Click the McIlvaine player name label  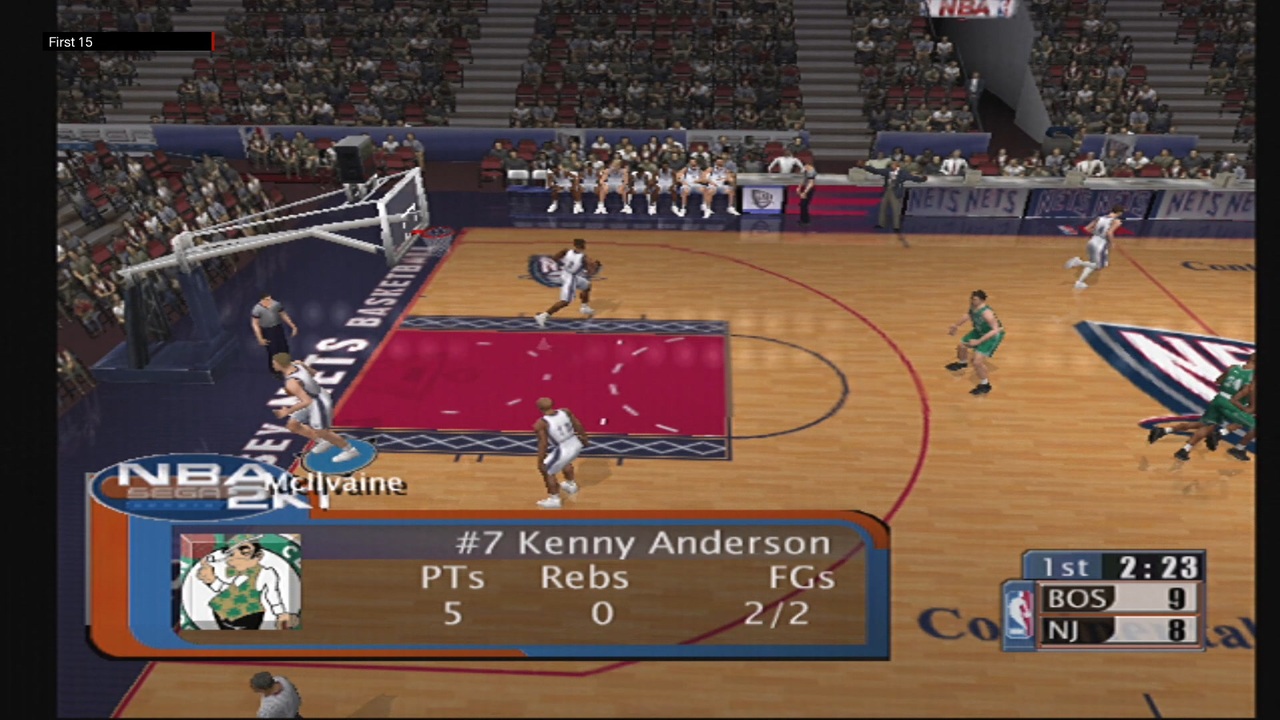tap(336, 483)
